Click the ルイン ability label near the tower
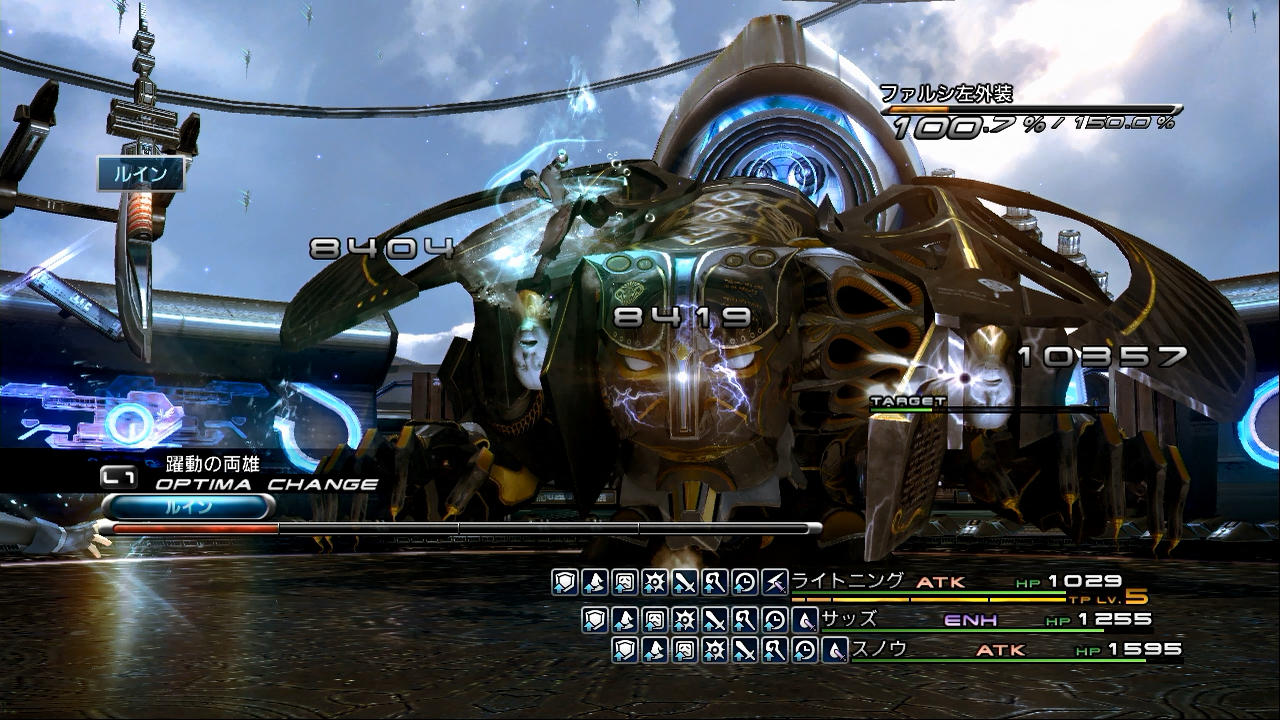This screenshot has width=1280, height=720. click(x=141, y=173)
